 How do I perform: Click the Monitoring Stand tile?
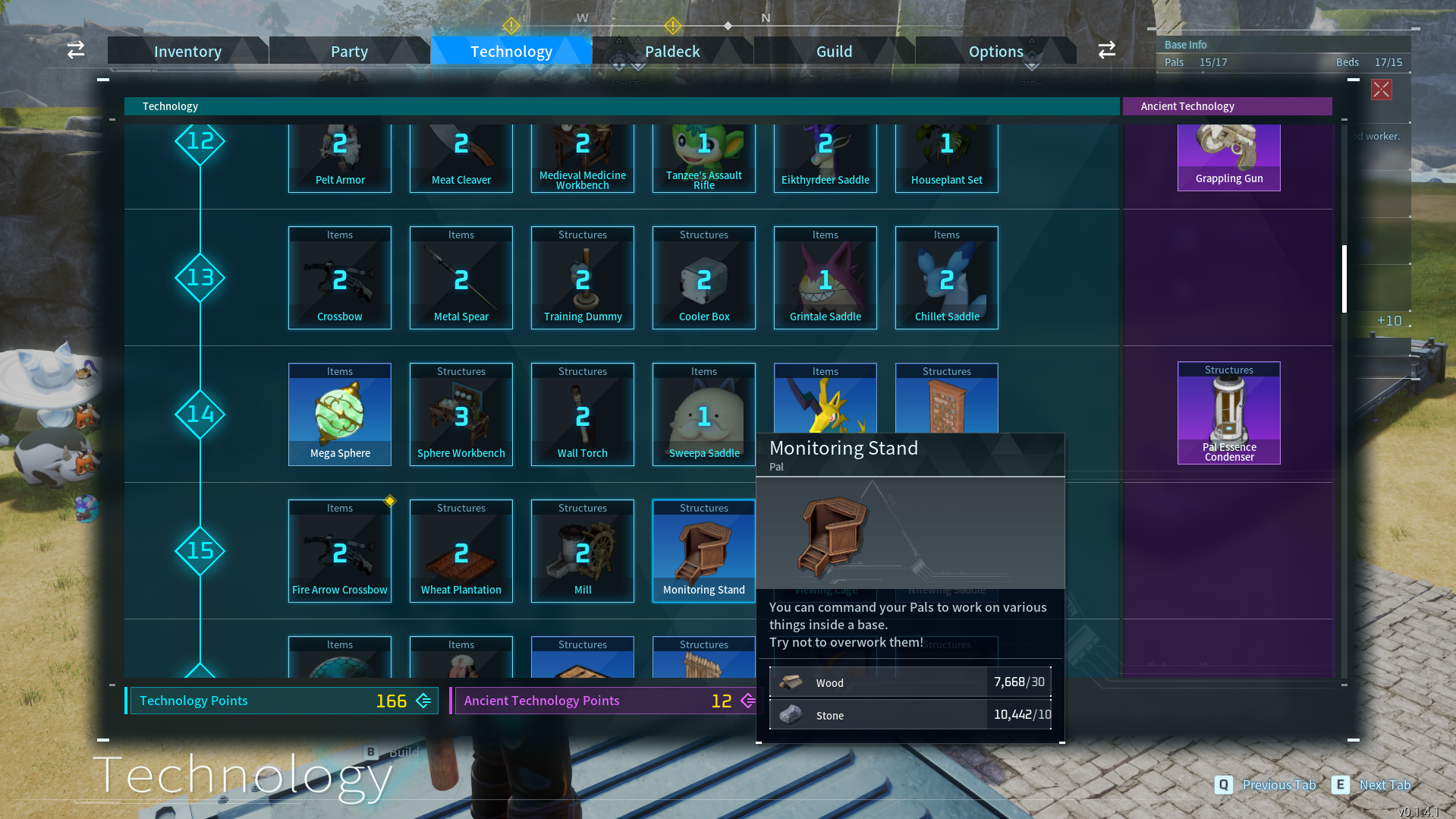coord(704,552)
